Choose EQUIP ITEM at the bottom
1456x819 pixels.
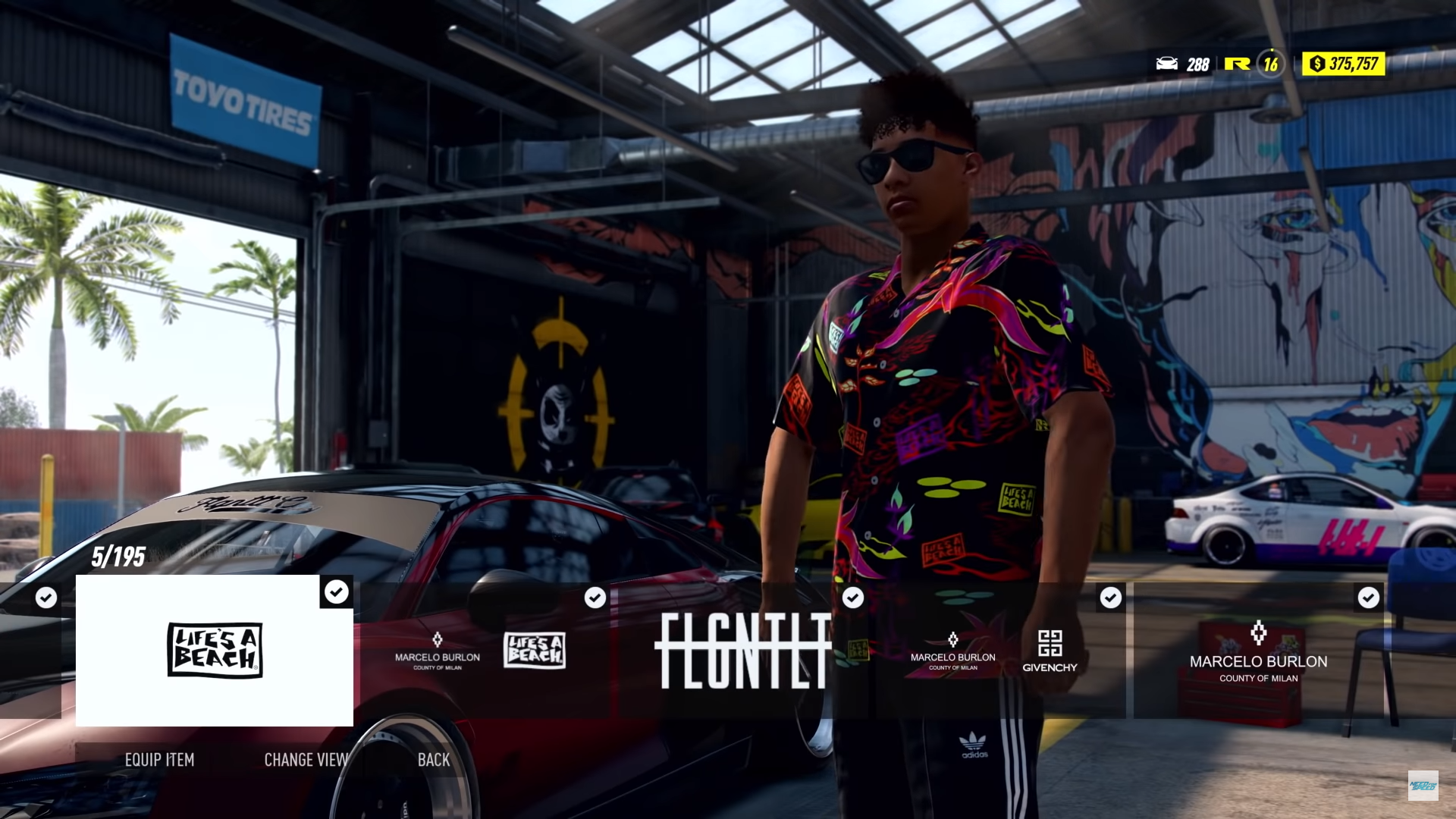pyautogui.click(x=160, y=760)
